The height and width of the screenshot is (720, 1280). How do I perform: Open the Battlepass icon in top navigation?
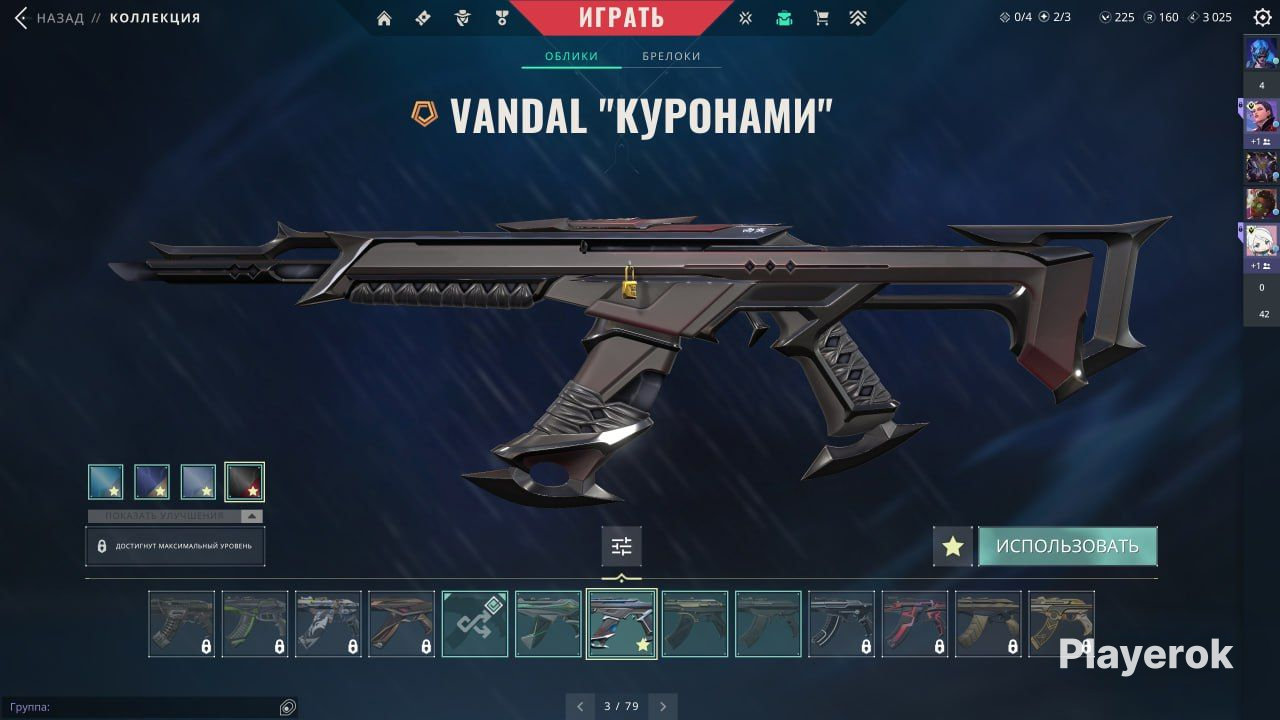pyautogui.click(x=423, y=17)
